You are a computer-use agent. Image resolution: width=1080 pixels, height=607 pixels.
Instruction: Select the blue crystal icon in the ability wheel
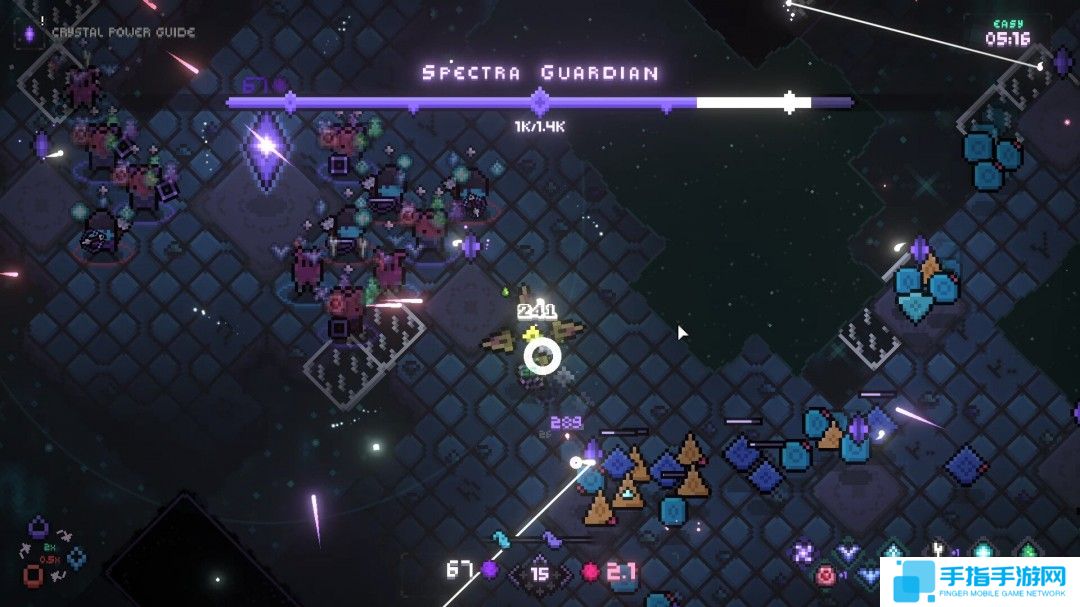pos(77,558)
